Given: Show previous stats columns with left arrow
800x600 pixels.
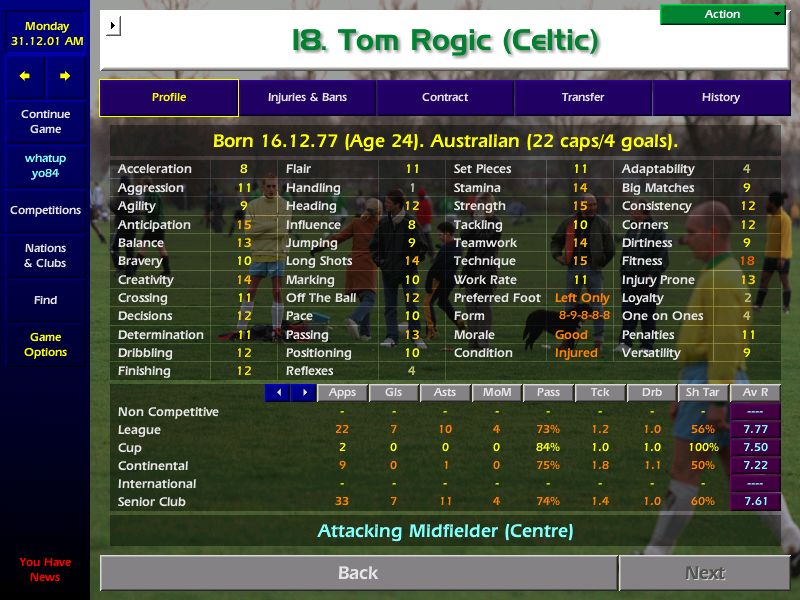Looking at the screenshot, I should [x=278, y=393].
